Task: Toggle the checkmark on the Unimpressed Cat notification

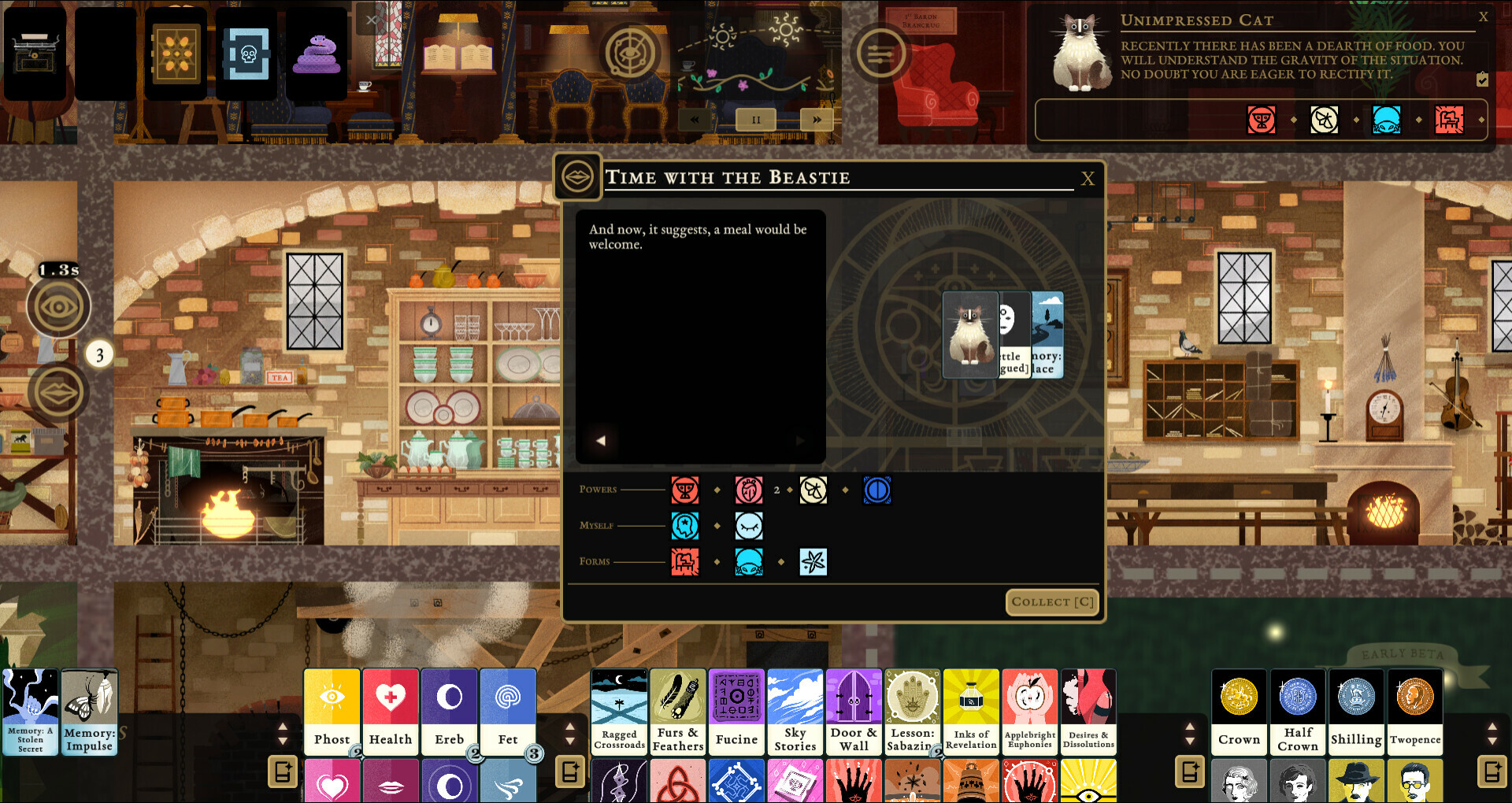Action: 1483,80
